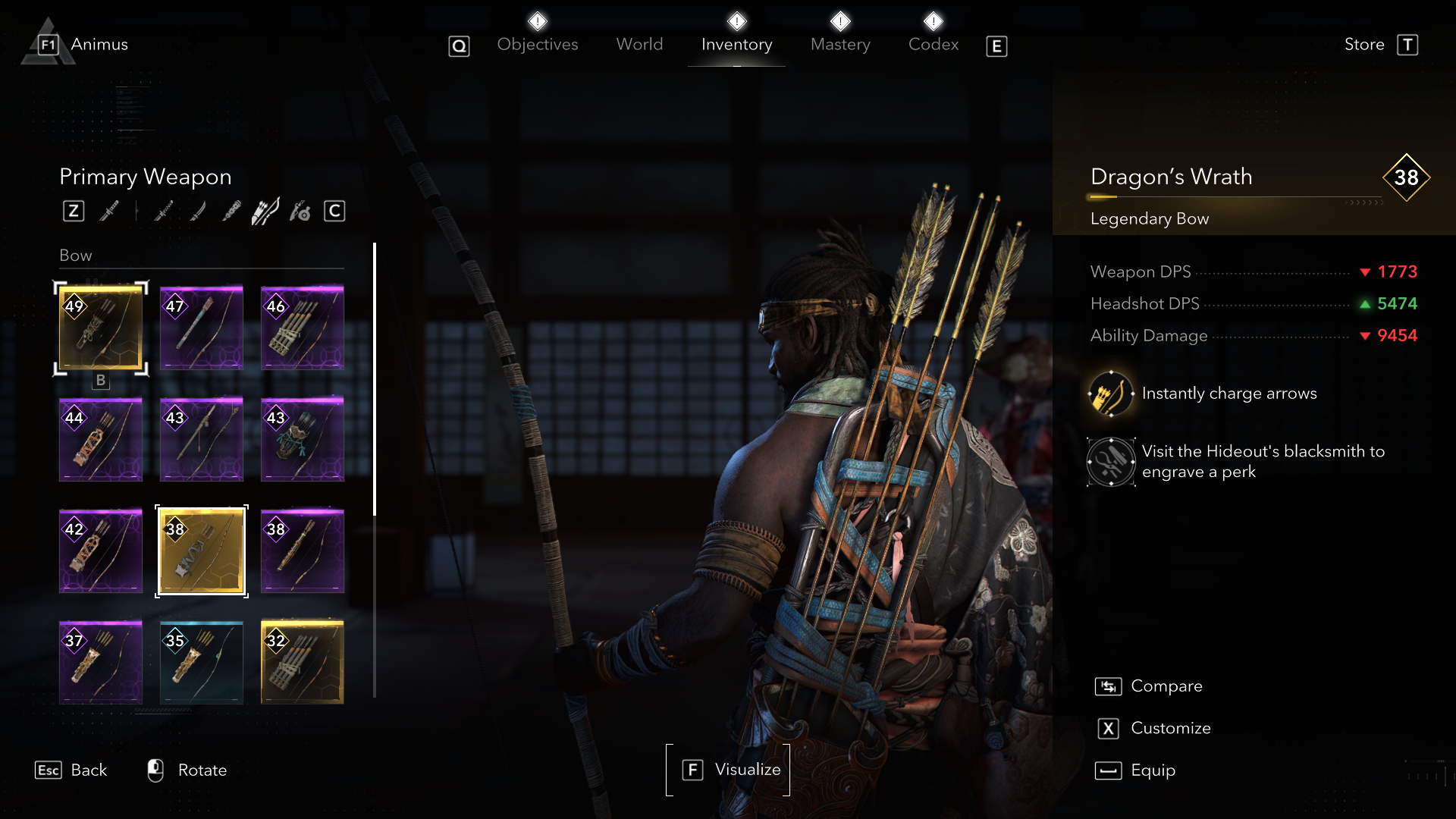Show the kunai and tools category
Viewport: 1456px width, 819px height.
(300, 212)
